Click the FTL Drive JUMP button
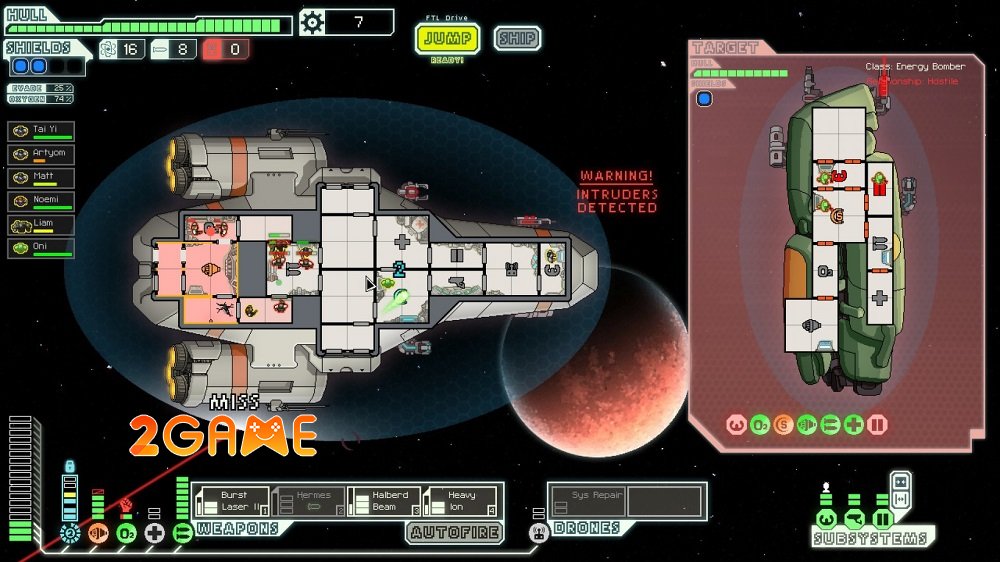The image size is (1000, 562). coord(447,39)
